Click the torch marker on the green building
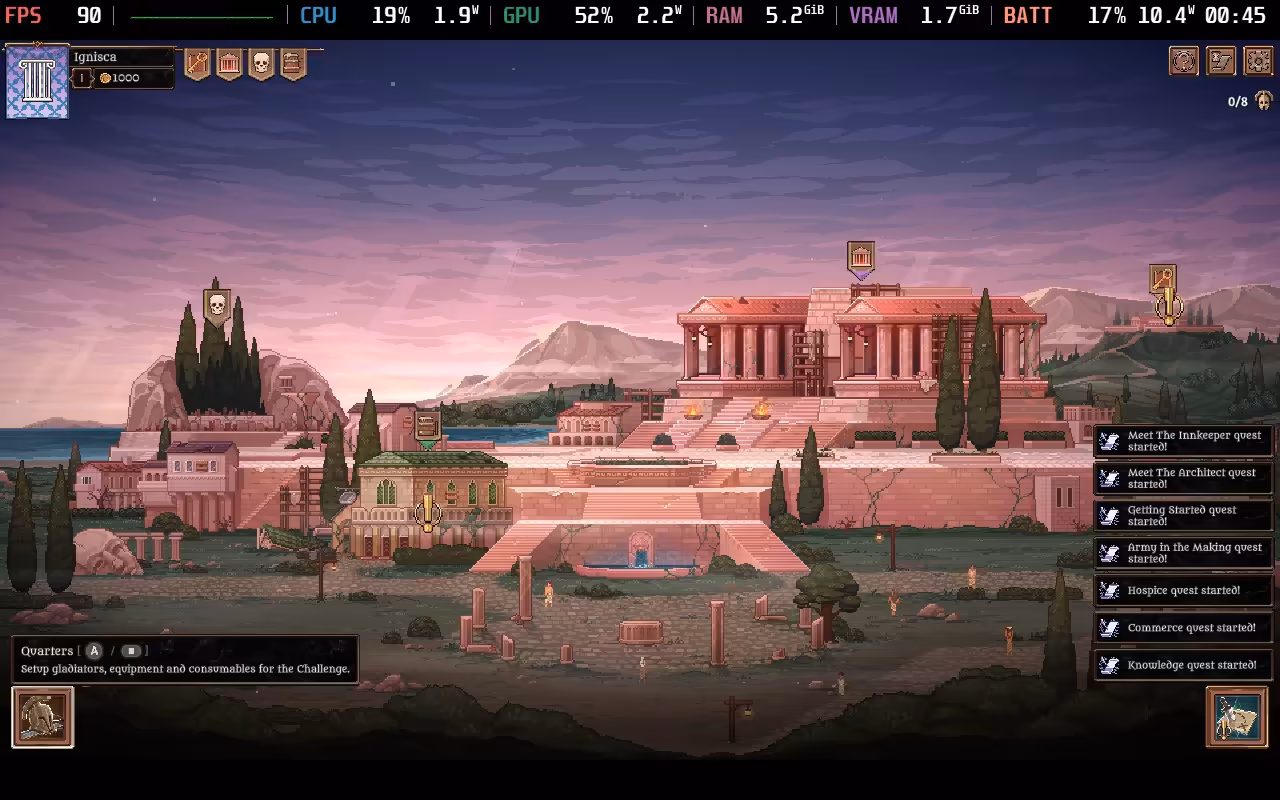The image size is (1280, 800). click(429, 513)
